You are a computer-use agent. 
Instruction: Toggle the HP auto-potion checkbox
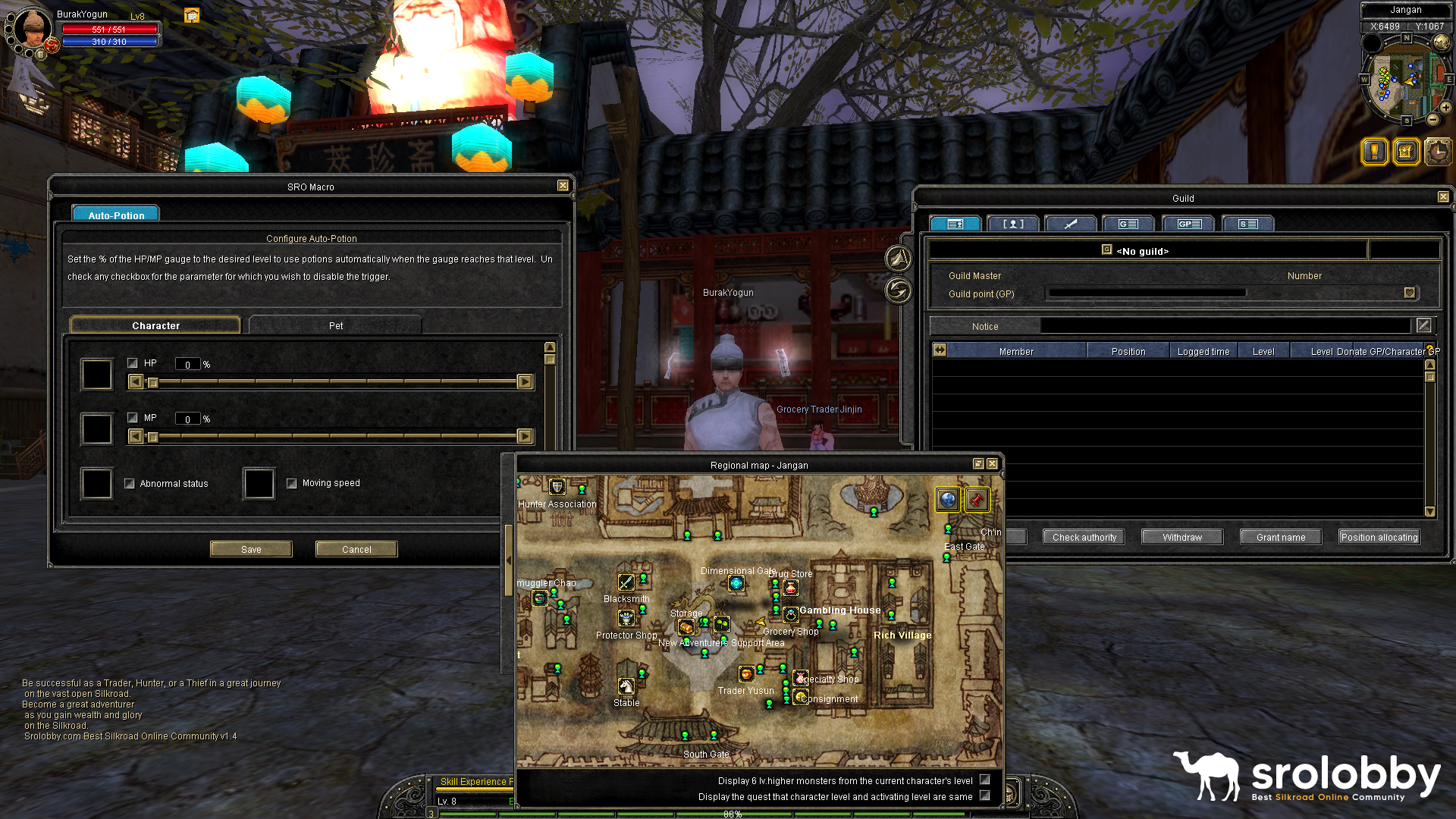(x=133, y=363)
